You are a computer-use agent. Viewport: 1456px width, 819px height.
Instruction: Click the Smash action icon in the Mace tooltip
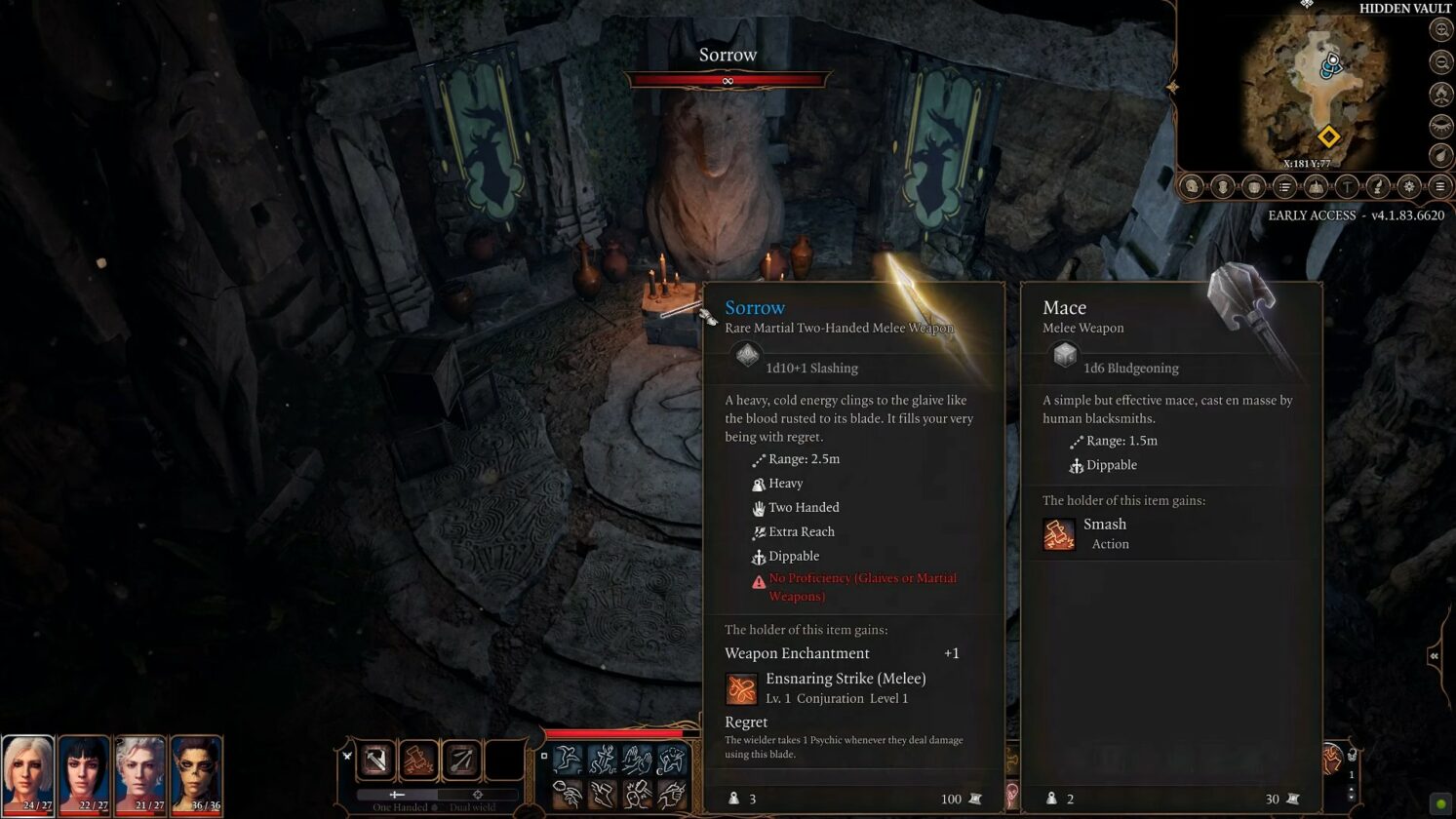point(1059,533)
